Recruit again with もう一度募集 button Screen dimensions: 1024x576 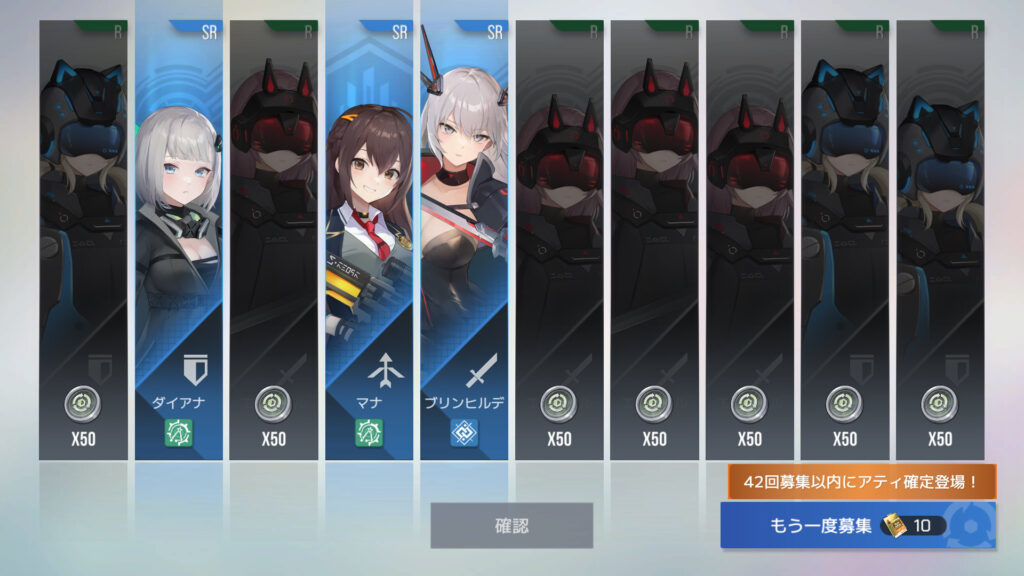coord(857,525)
